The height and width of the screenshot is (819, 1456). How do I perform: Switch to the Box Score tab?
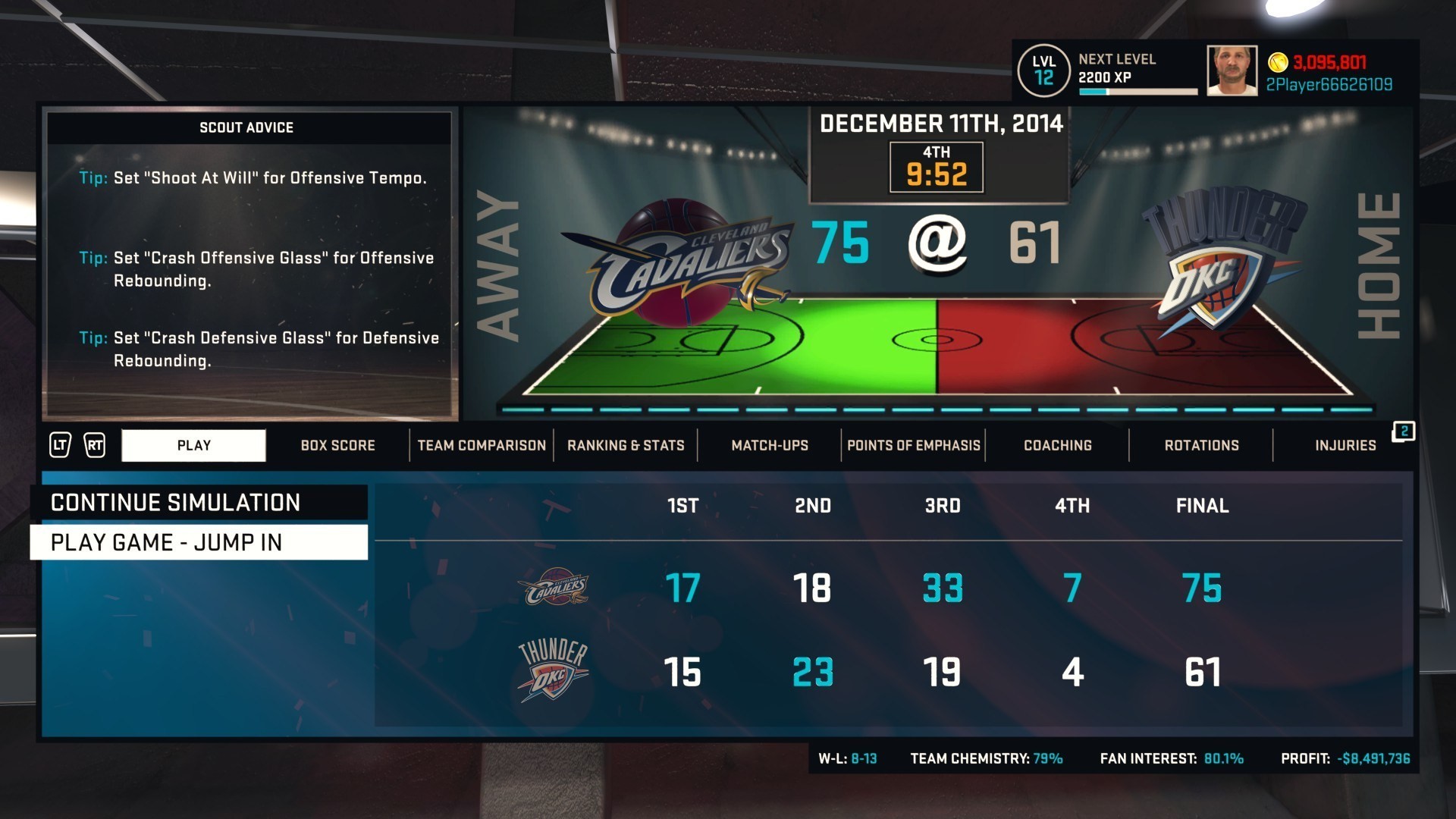click(x=337, y=446)
